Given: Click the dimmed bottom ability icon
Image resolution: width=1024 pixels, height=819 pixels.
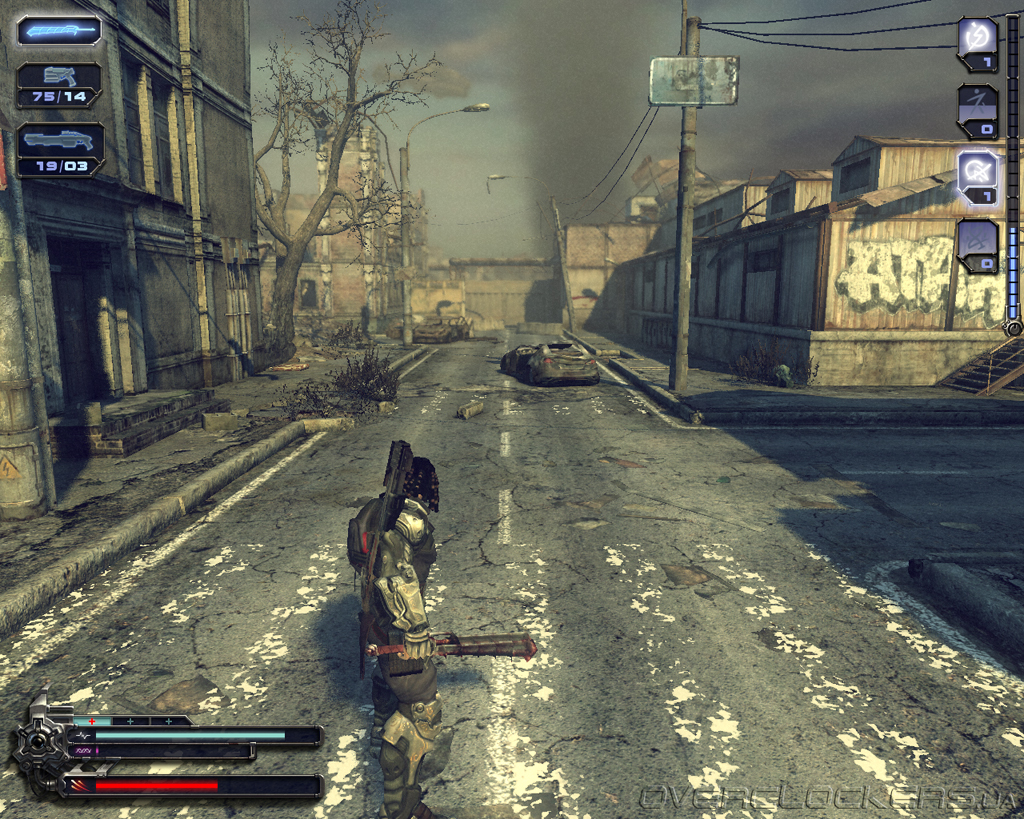Looking at the screenshot, I should (x=977, y=244).
